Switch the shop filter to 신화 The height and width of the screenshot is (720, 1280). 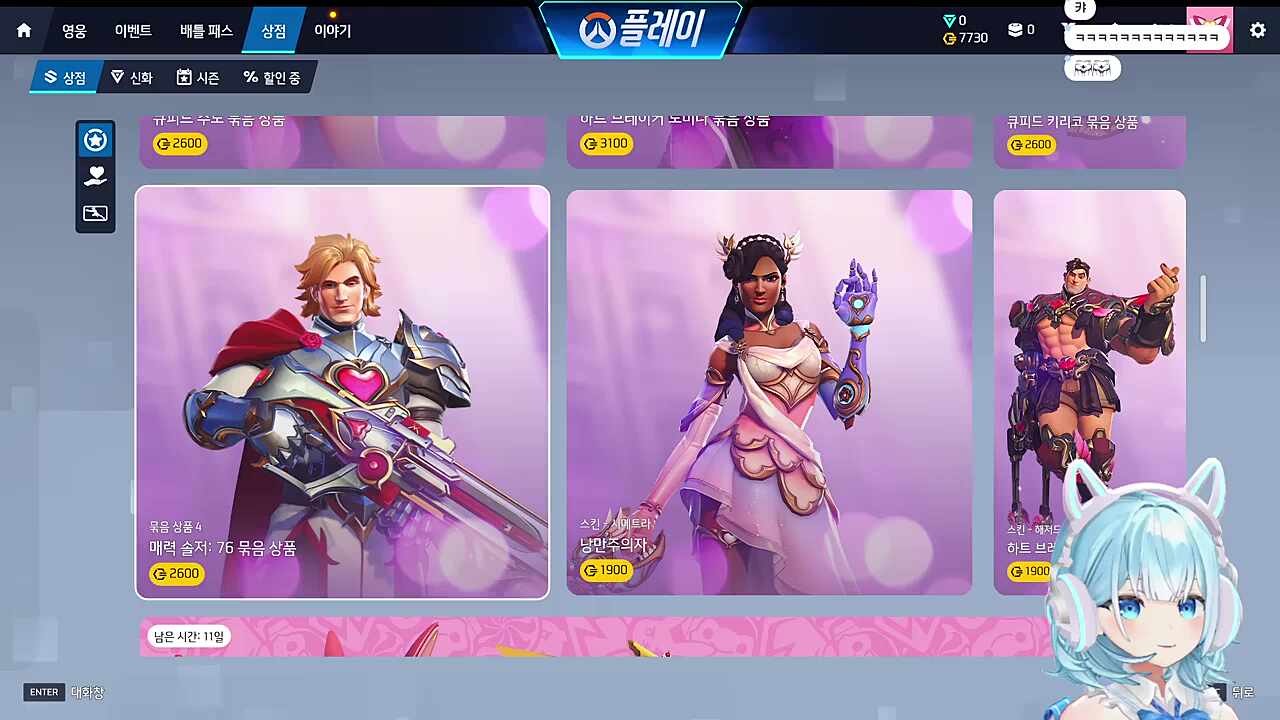131,77
